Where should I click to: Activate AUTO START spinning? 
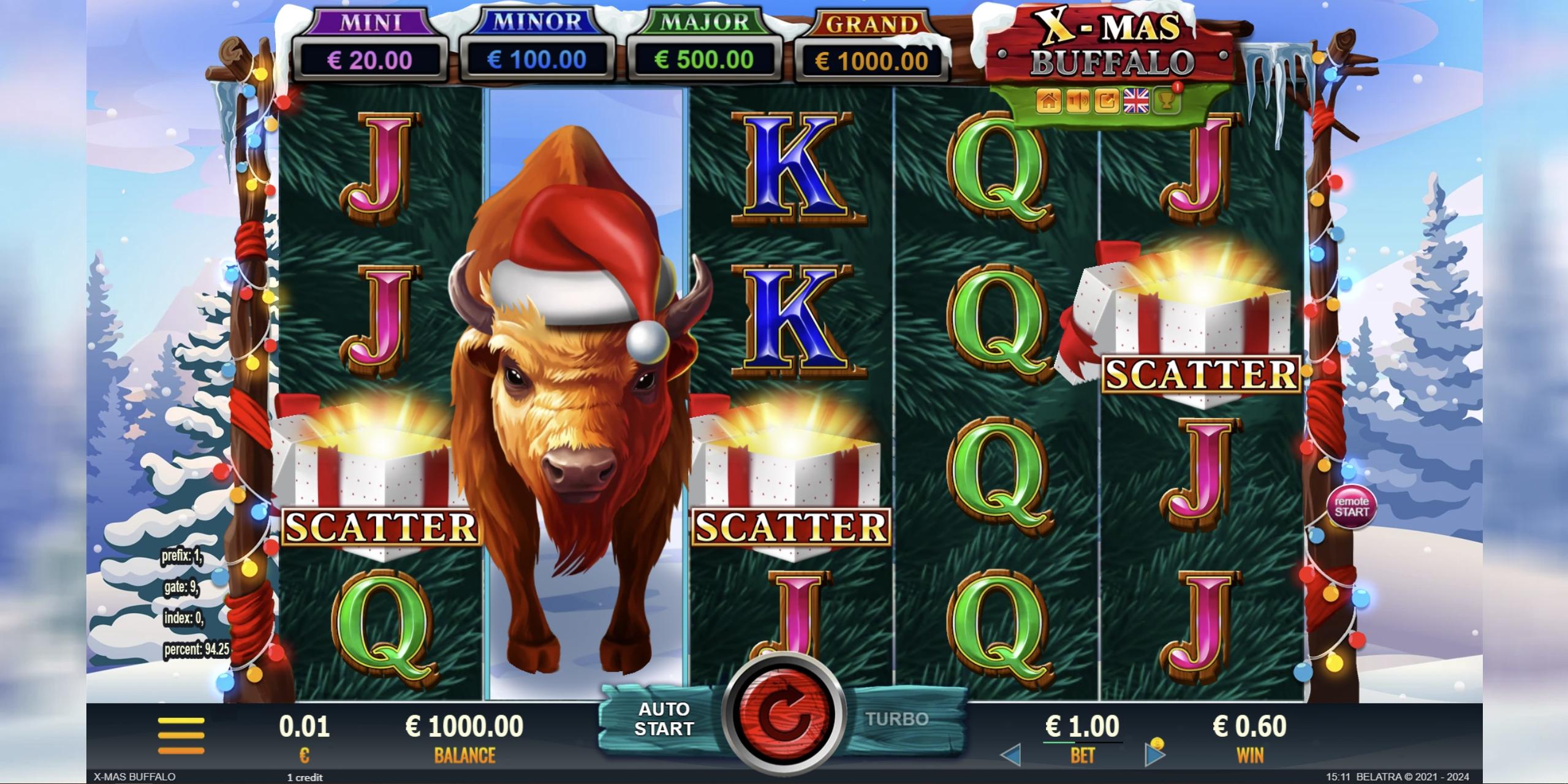(x=665, y=718)
